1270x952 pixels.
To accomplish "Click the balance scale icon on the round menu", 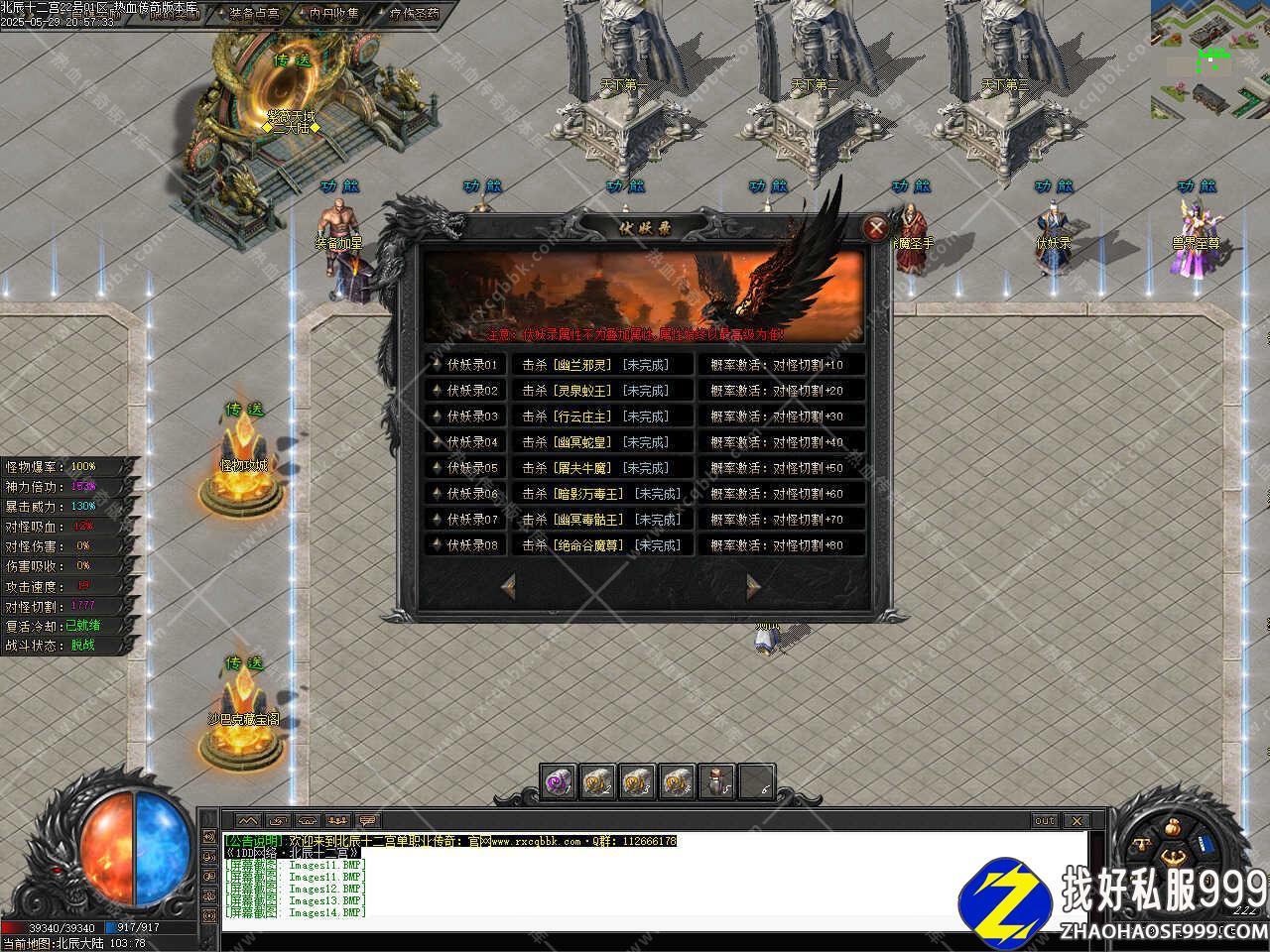I will (1143, 844).
